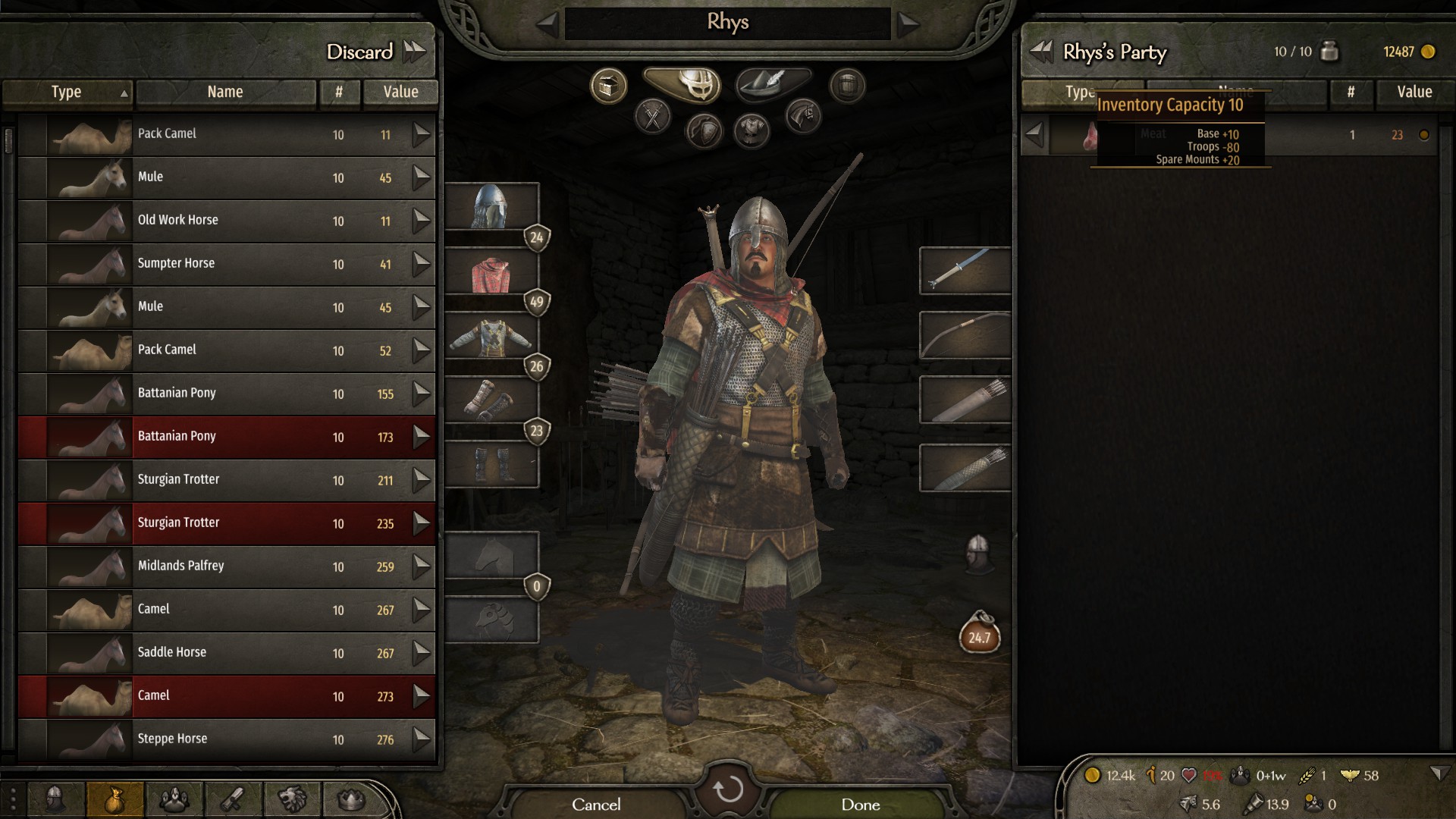Switch to the next character after Rhys
This screenshot has width=1456, height=819.
coord(908,24)
